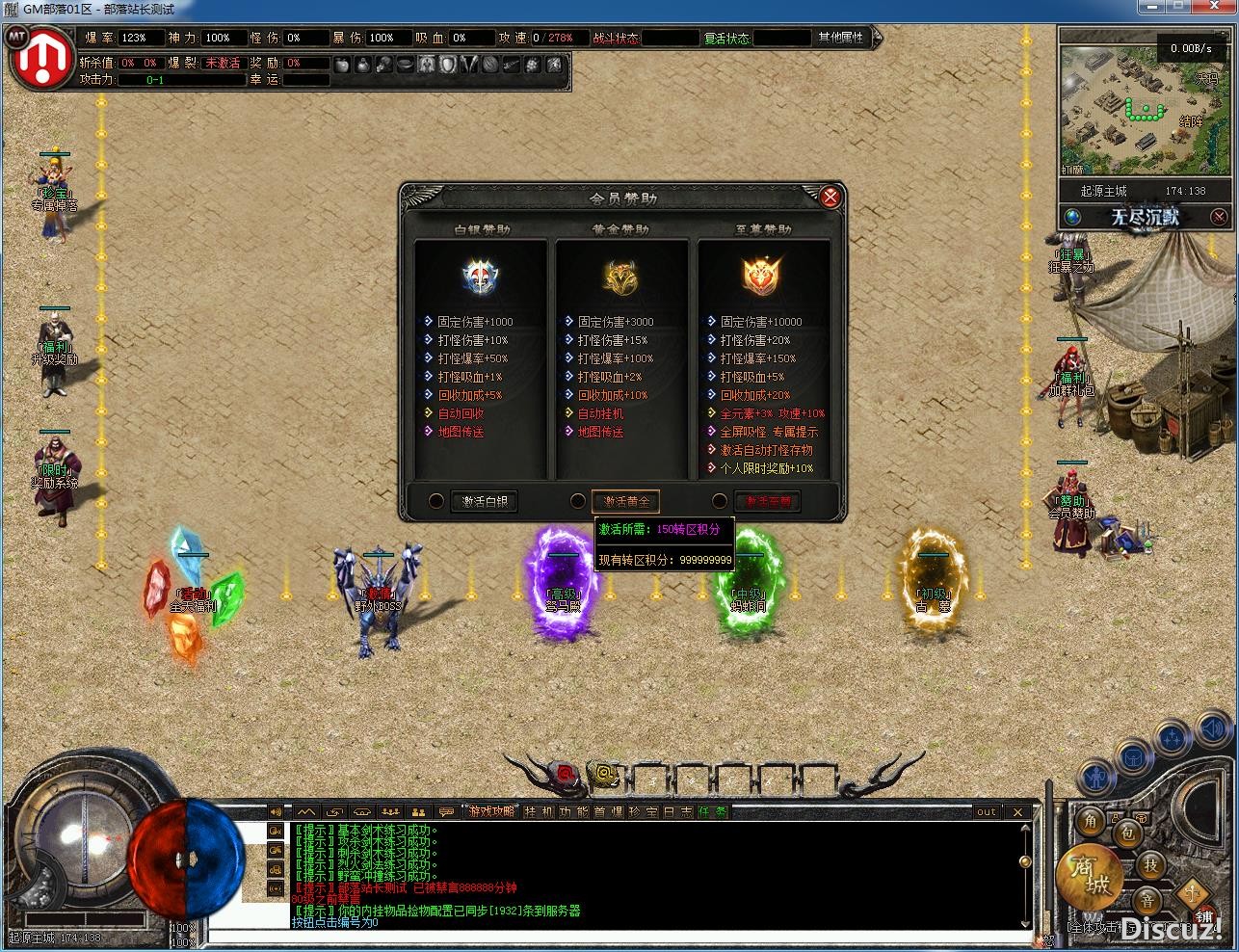This screenshot has height=952, width=1239.
Task: Click the chat panel's out button
Action: pos(986,811)
